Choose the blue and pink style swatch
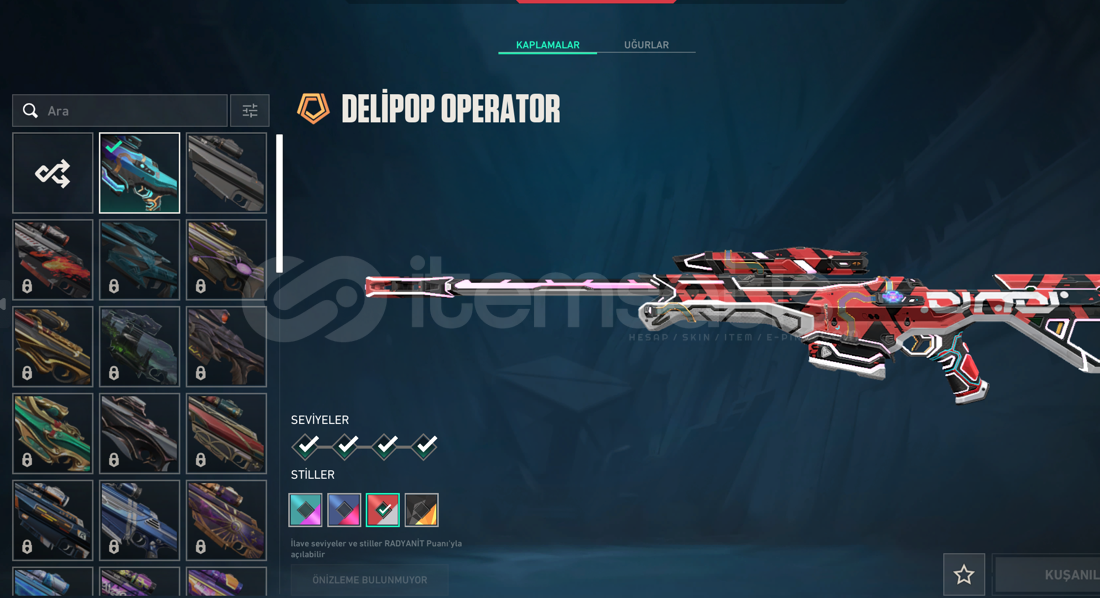This screenshot has width=1100, height=598. pyautogui.click(x=344, y=510)
